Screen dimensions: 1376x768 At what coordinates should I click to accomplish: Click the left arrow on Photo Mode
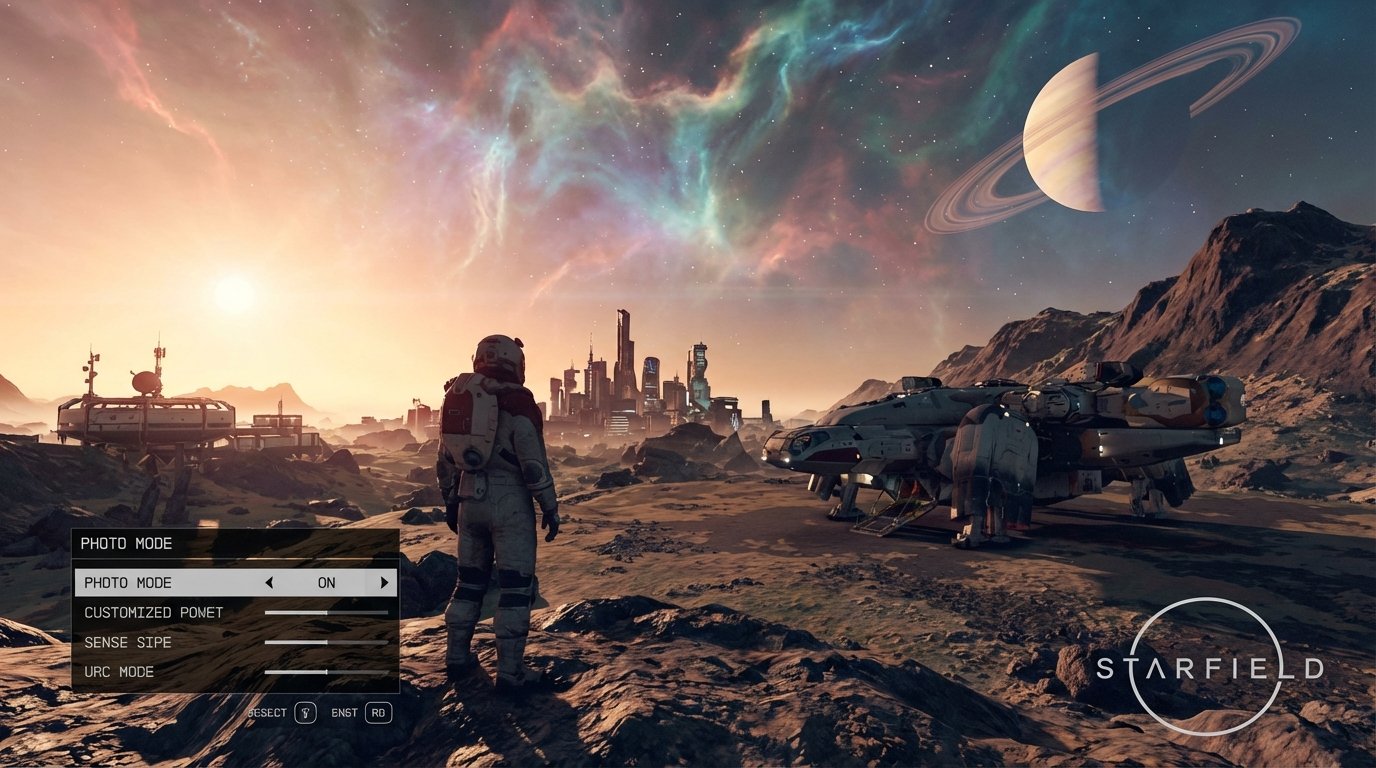(270, 582)
